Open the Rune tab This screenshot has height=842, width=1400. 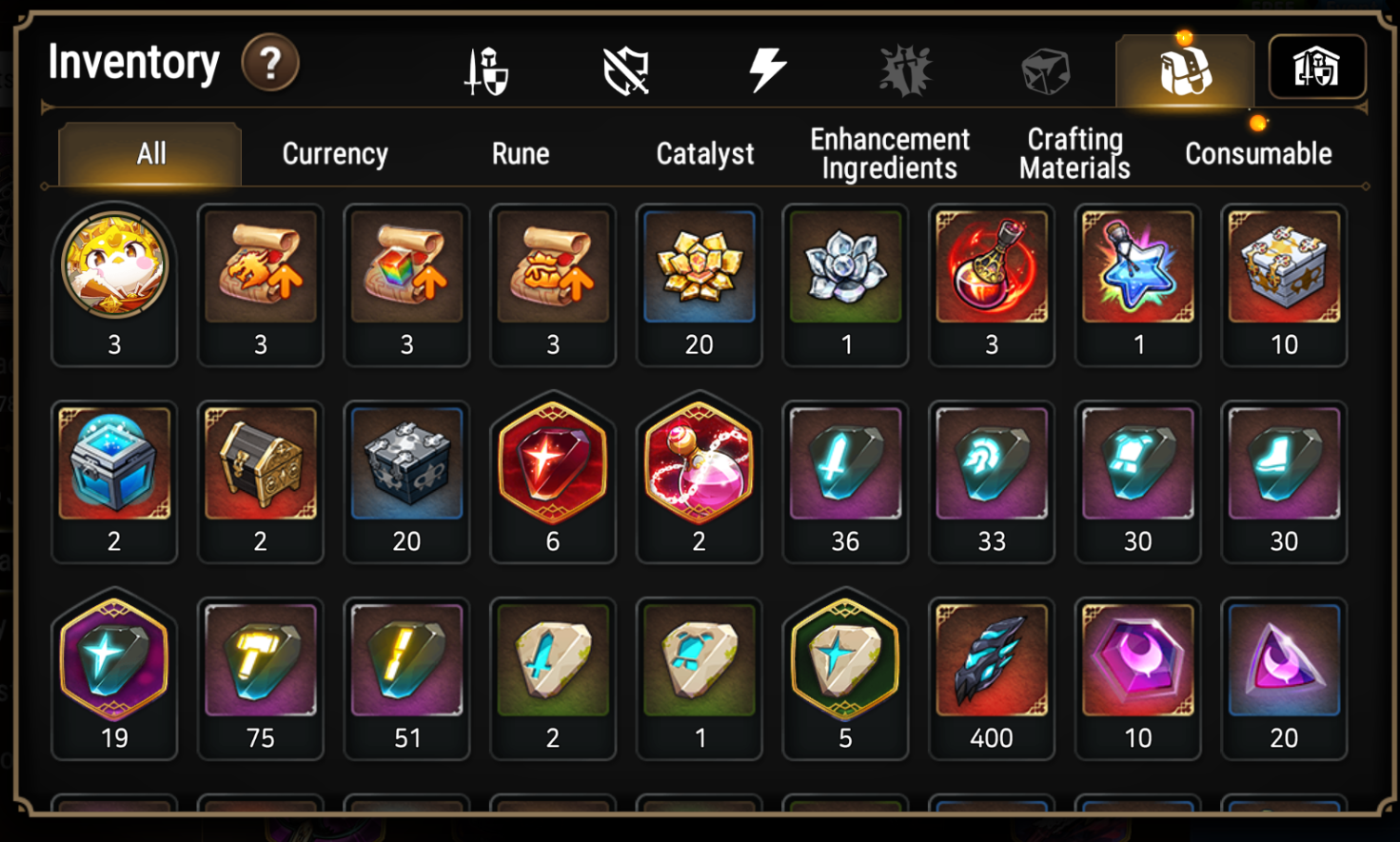[520, 153]
